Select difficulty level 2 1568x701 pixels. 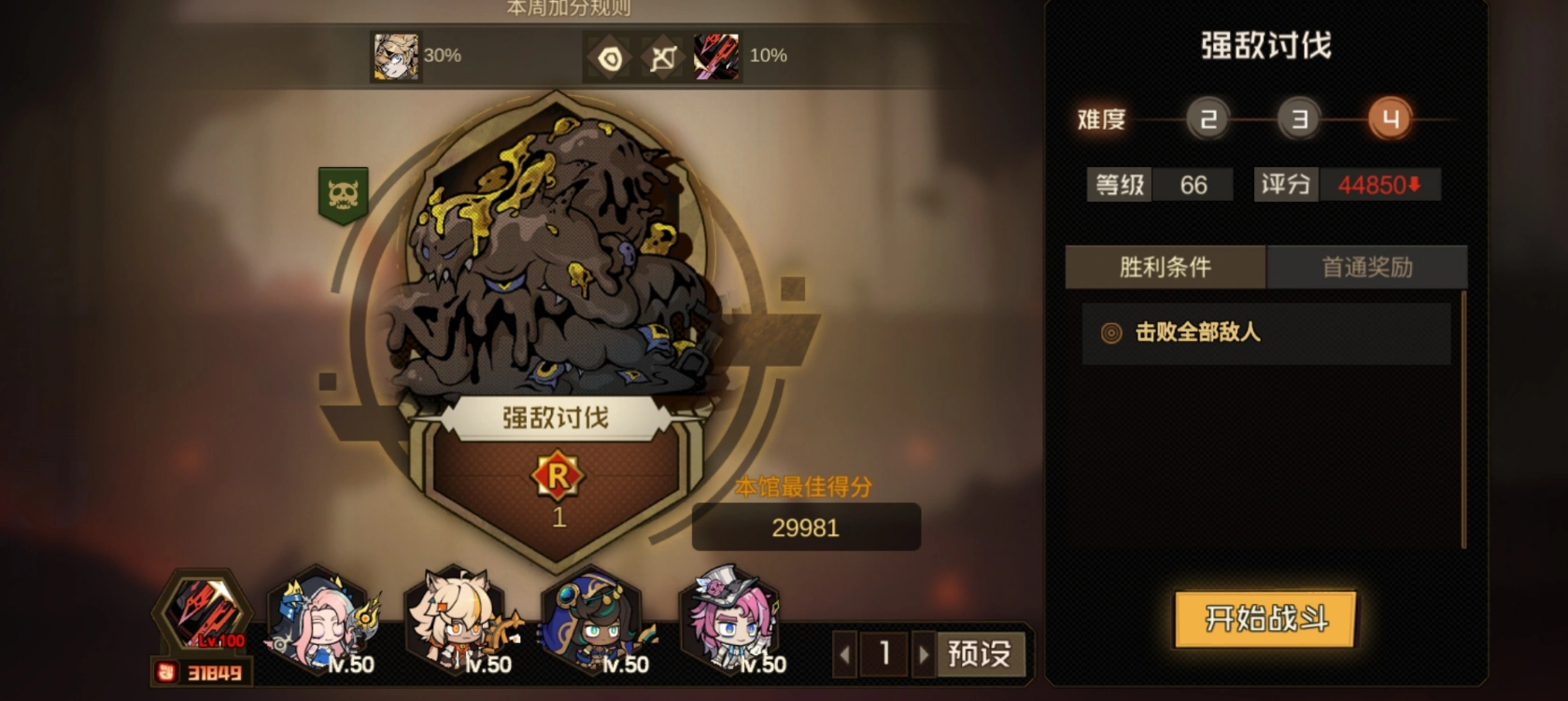tap(1208, 119)
